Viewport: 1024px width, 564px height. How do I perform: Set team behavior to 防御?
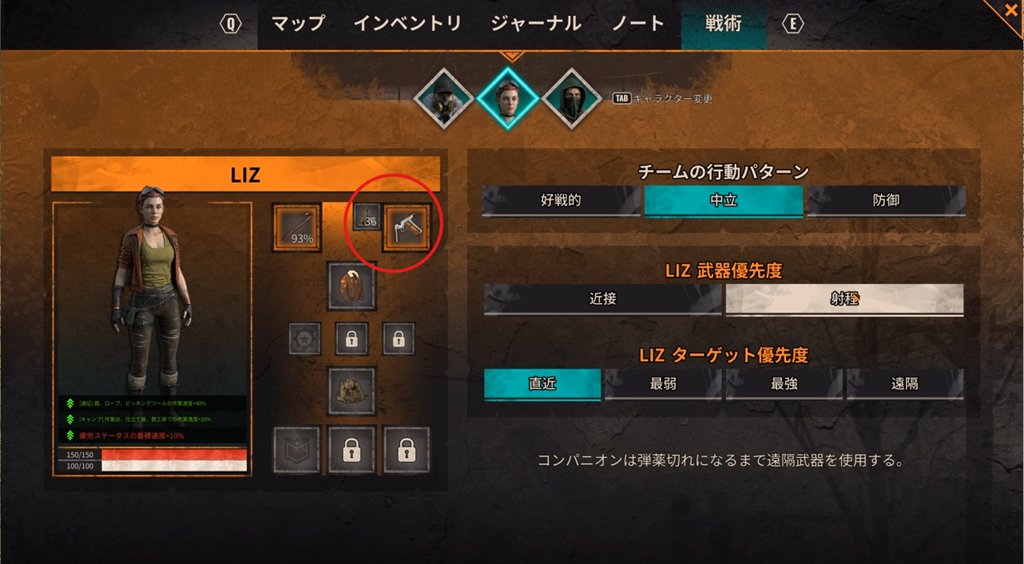point(885,201)
